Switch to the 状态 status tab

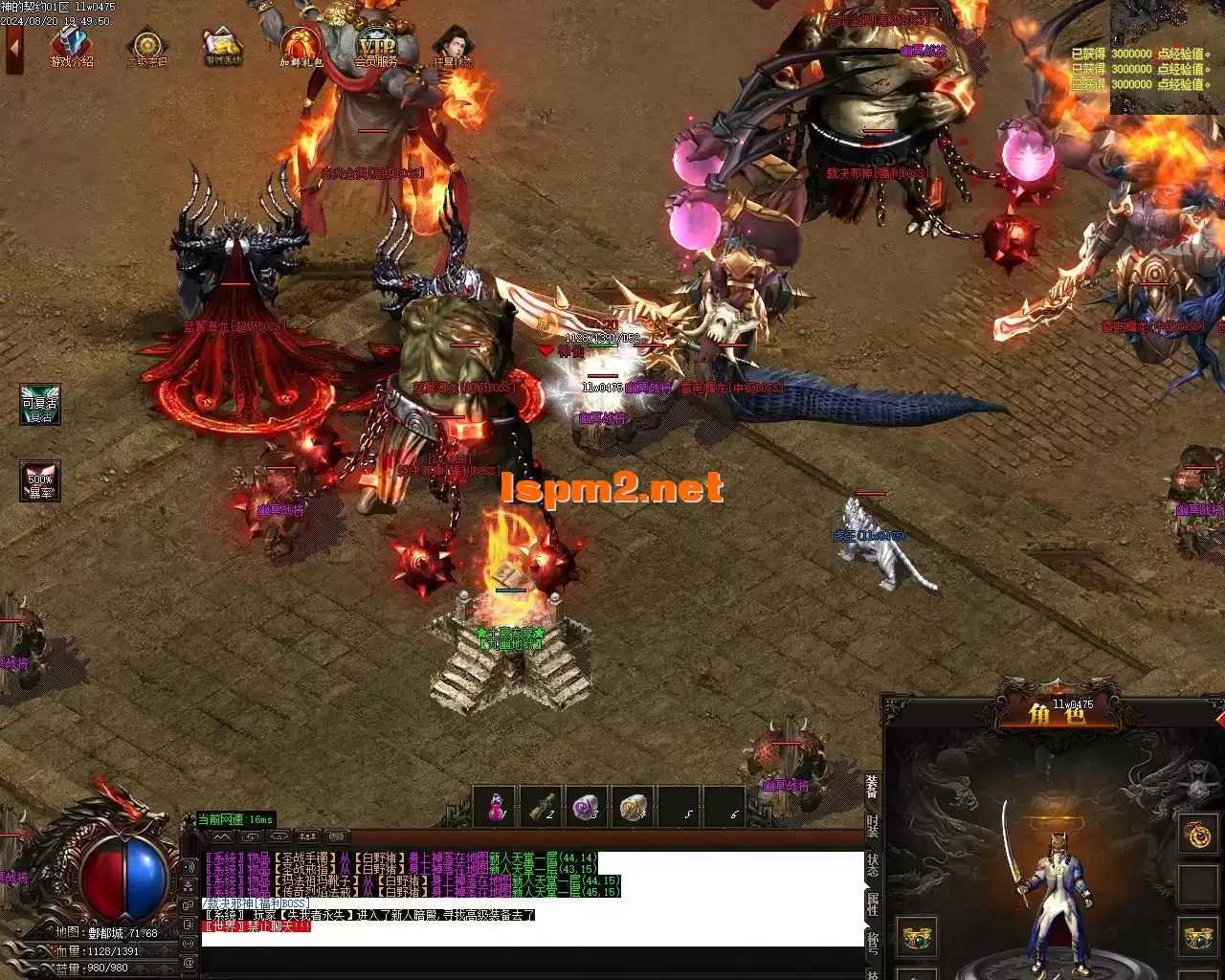pyautogui.click(x=872, y=864)
